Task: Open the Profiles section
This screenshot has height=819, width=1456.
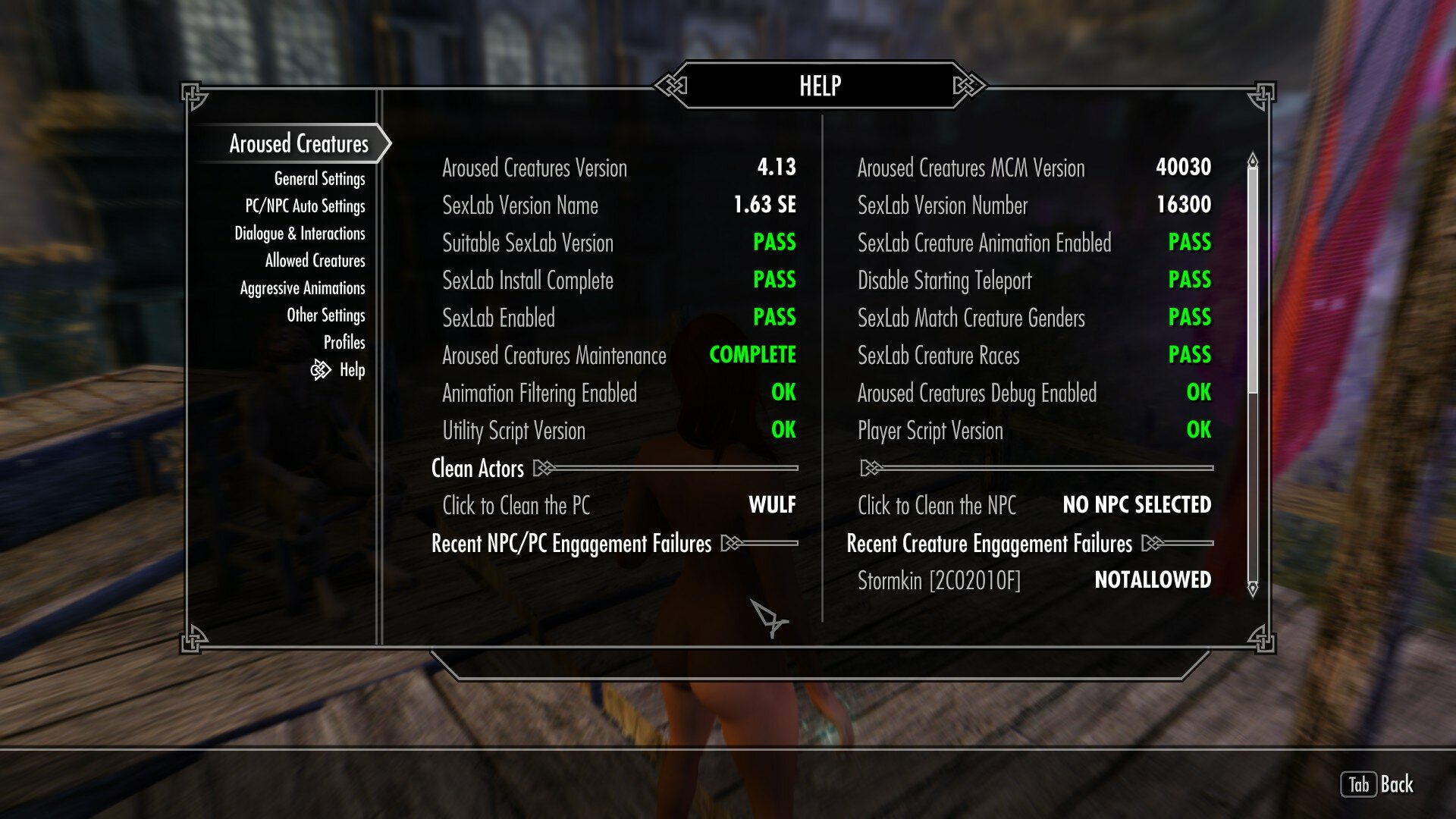Action: pos(346,343)
